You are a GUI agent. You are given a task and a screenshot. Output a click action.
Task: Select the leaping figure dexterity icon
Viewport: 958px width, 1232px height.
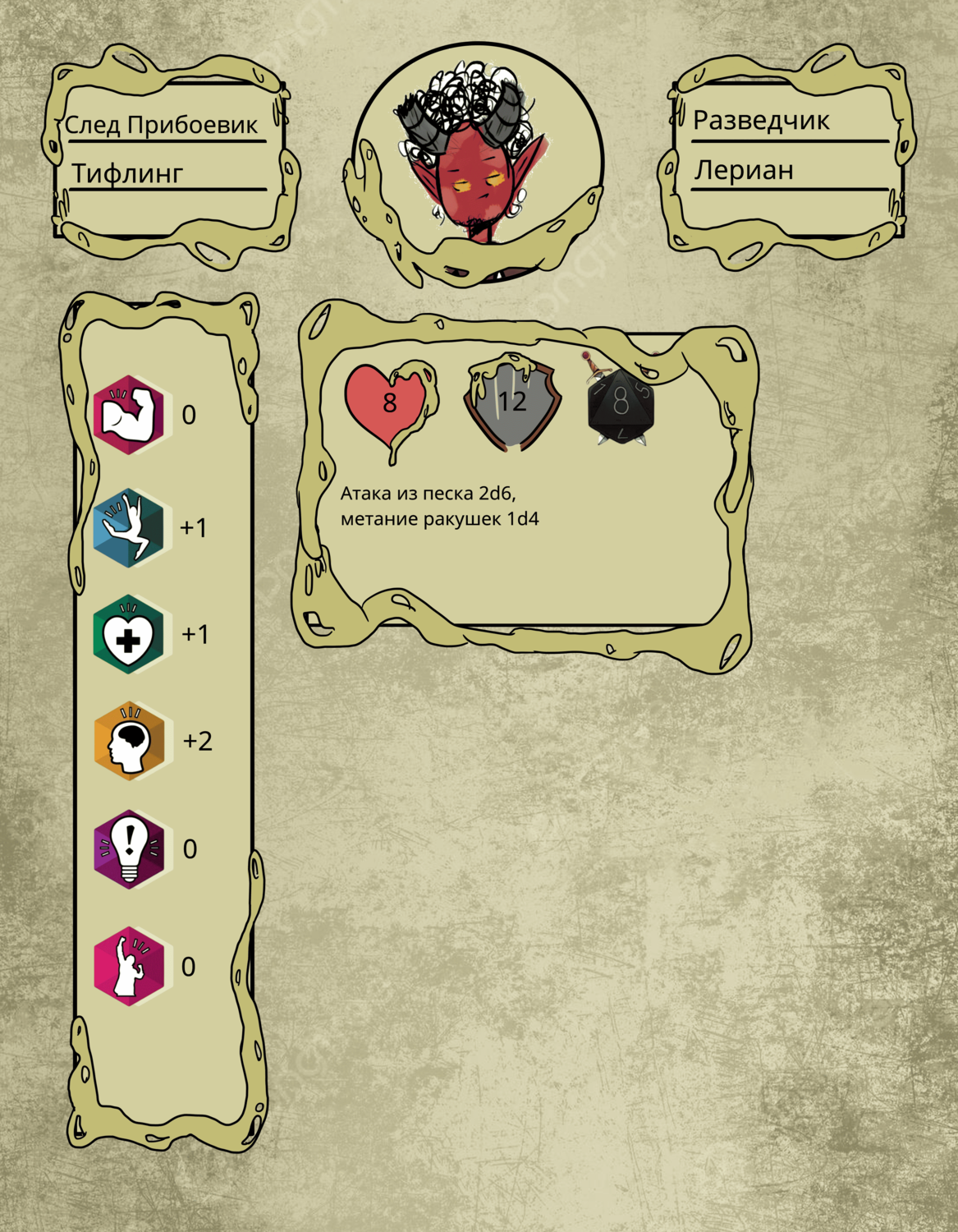(129, 527)
